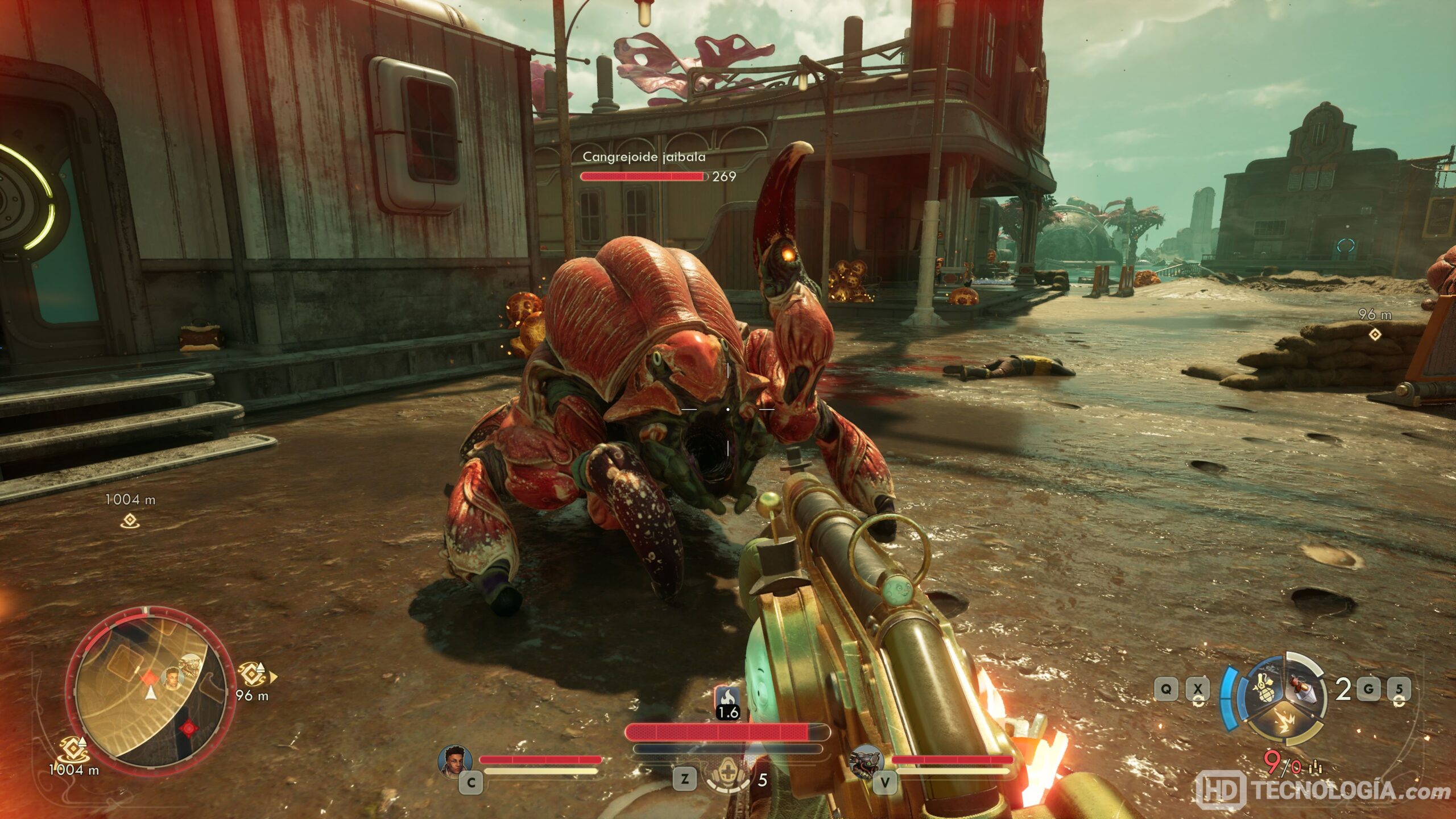This screenshot has height=819, width=1456.
Task: Select the 1004 m quest marker beside minimap
Action: coord(73,749)
